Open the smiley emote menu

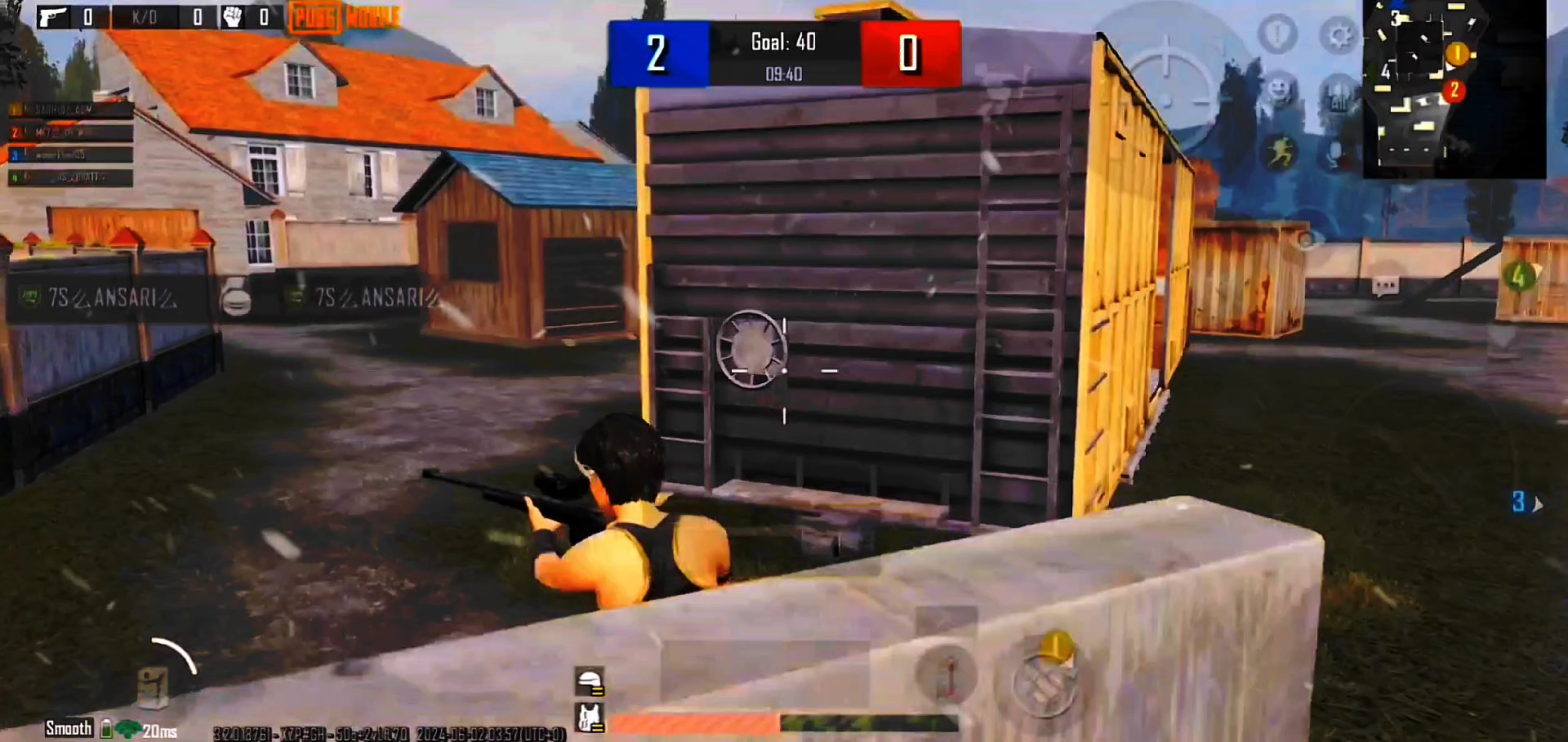click(x=1279, y=88)
